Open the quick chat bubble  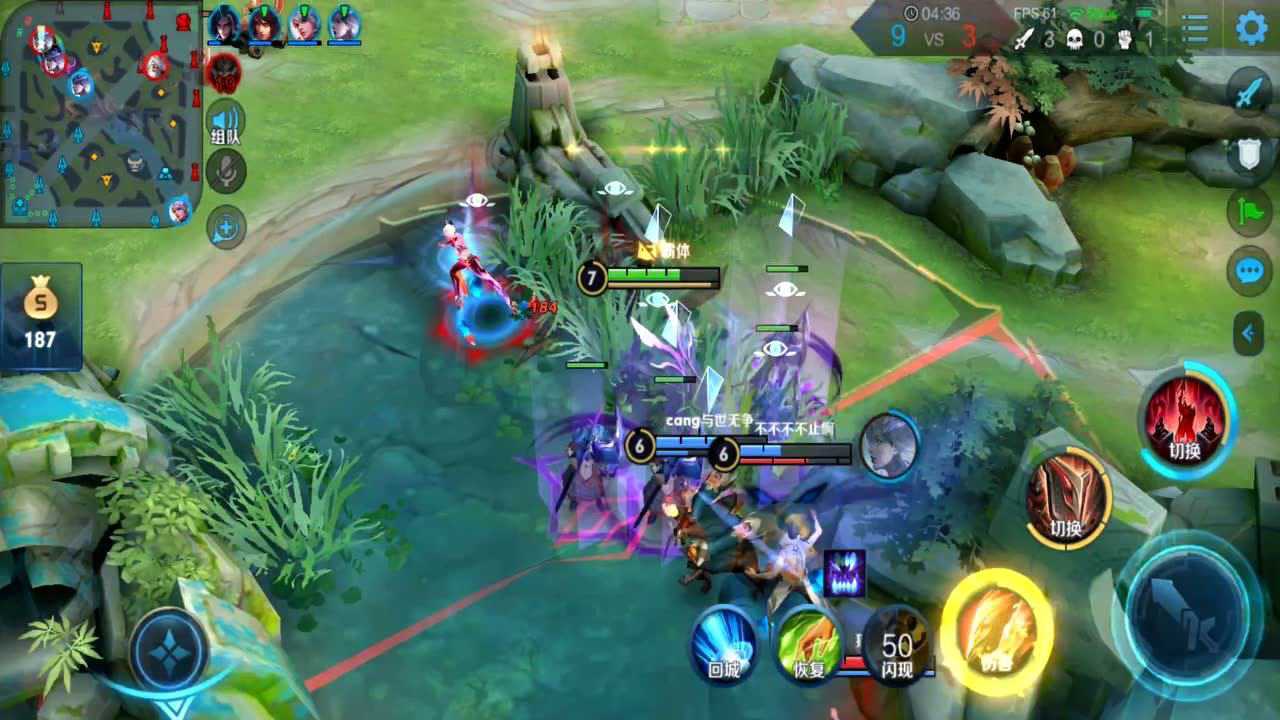click(1250, 271)
